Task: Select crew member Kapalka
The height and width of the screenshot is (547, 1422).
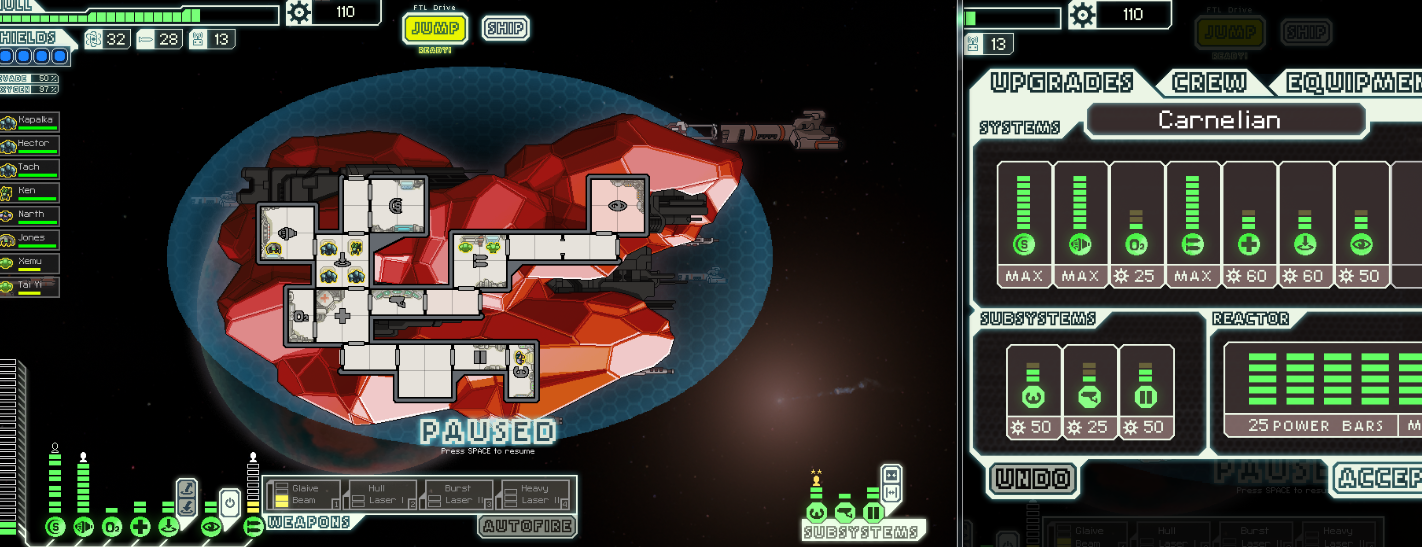Action: pos(30,122)
